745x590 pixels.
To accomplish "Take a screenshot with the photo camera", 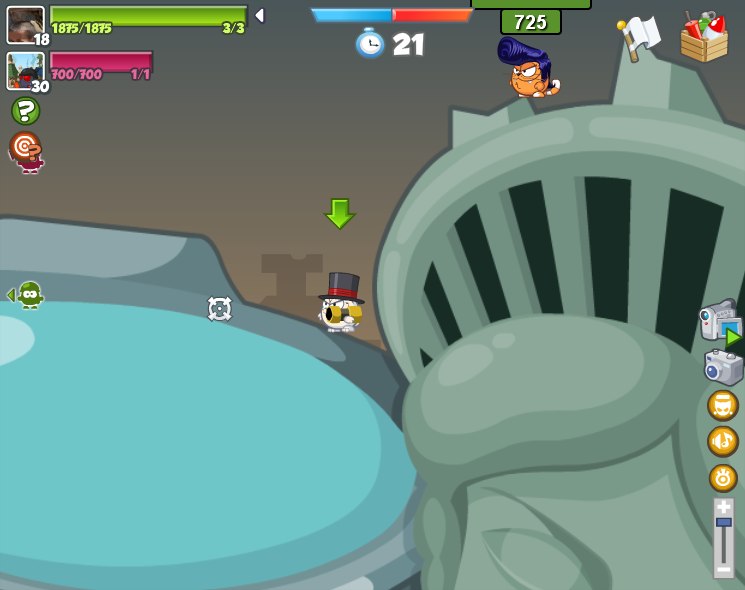I will click(722, 367).
